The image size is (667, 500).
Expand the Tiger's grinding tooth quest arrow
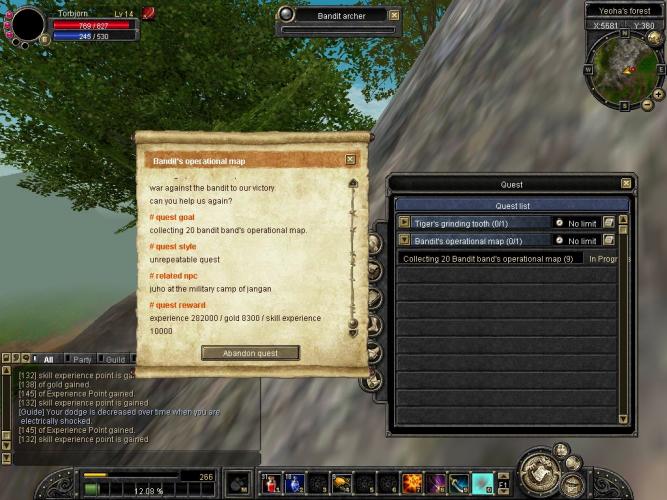pos(404,223)
